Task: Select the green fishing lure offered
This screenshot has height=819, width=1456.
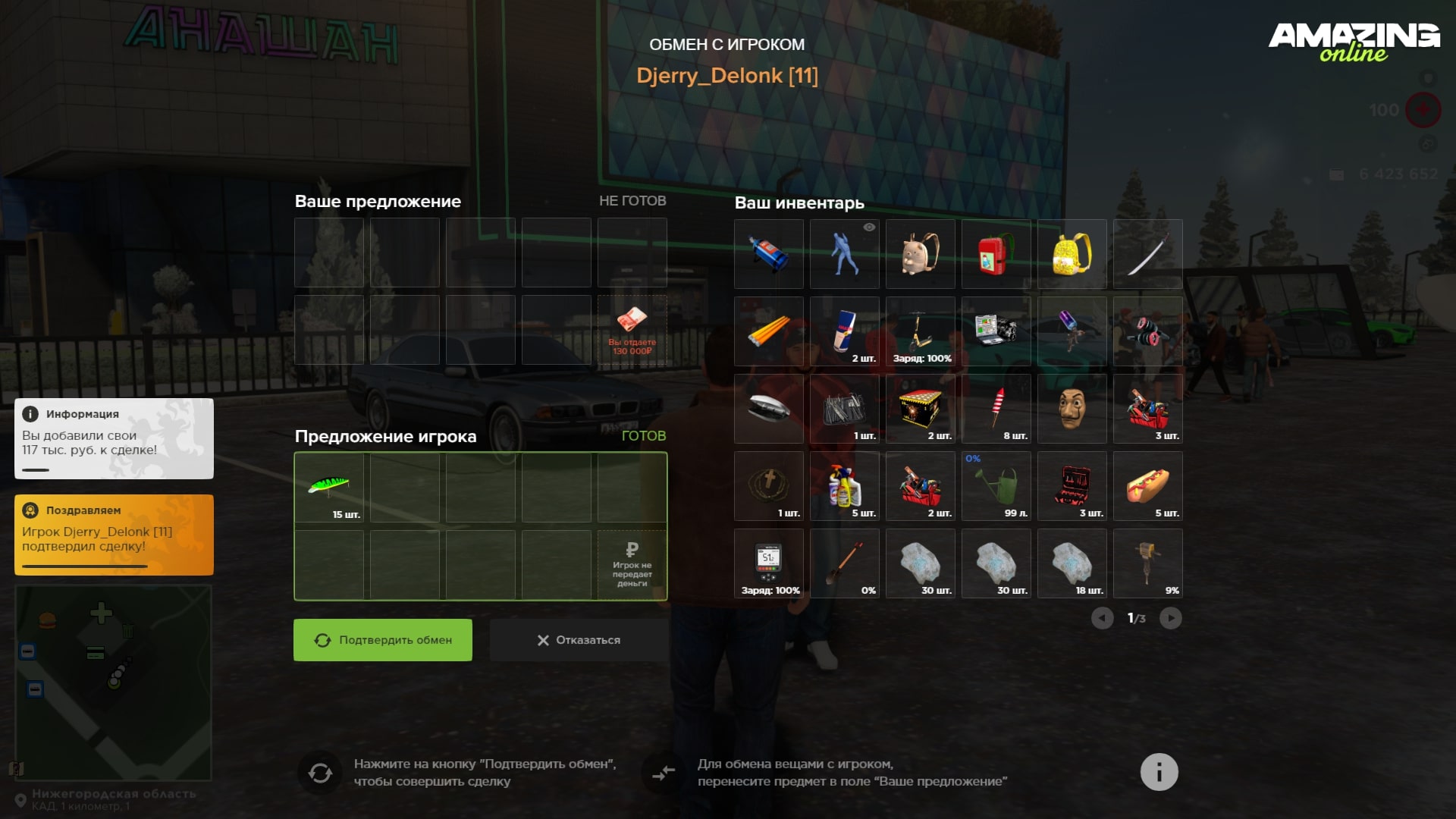Action: [x=329, y=486]
